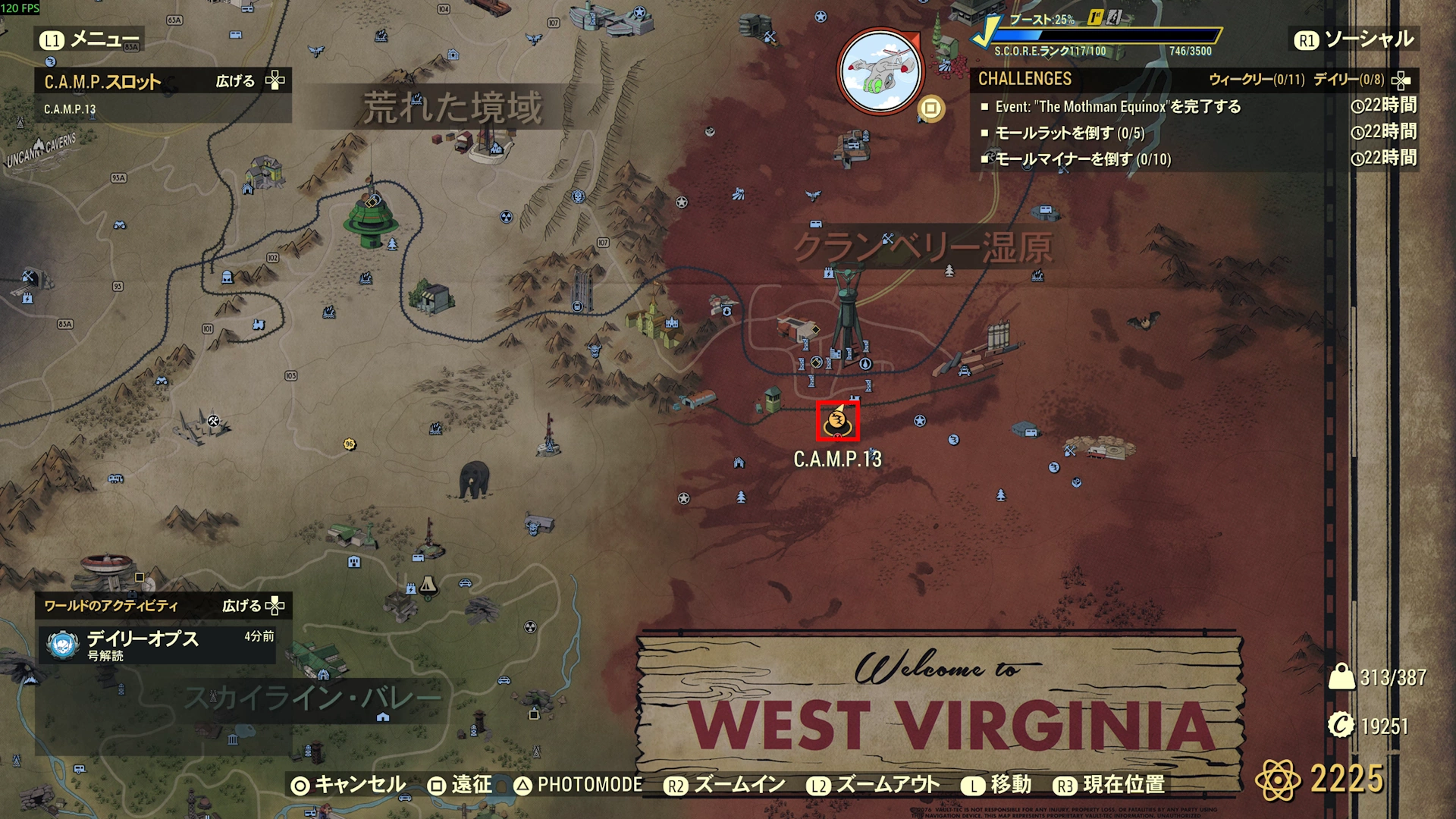Click the Atom currency balance icon

(1277, 779)
